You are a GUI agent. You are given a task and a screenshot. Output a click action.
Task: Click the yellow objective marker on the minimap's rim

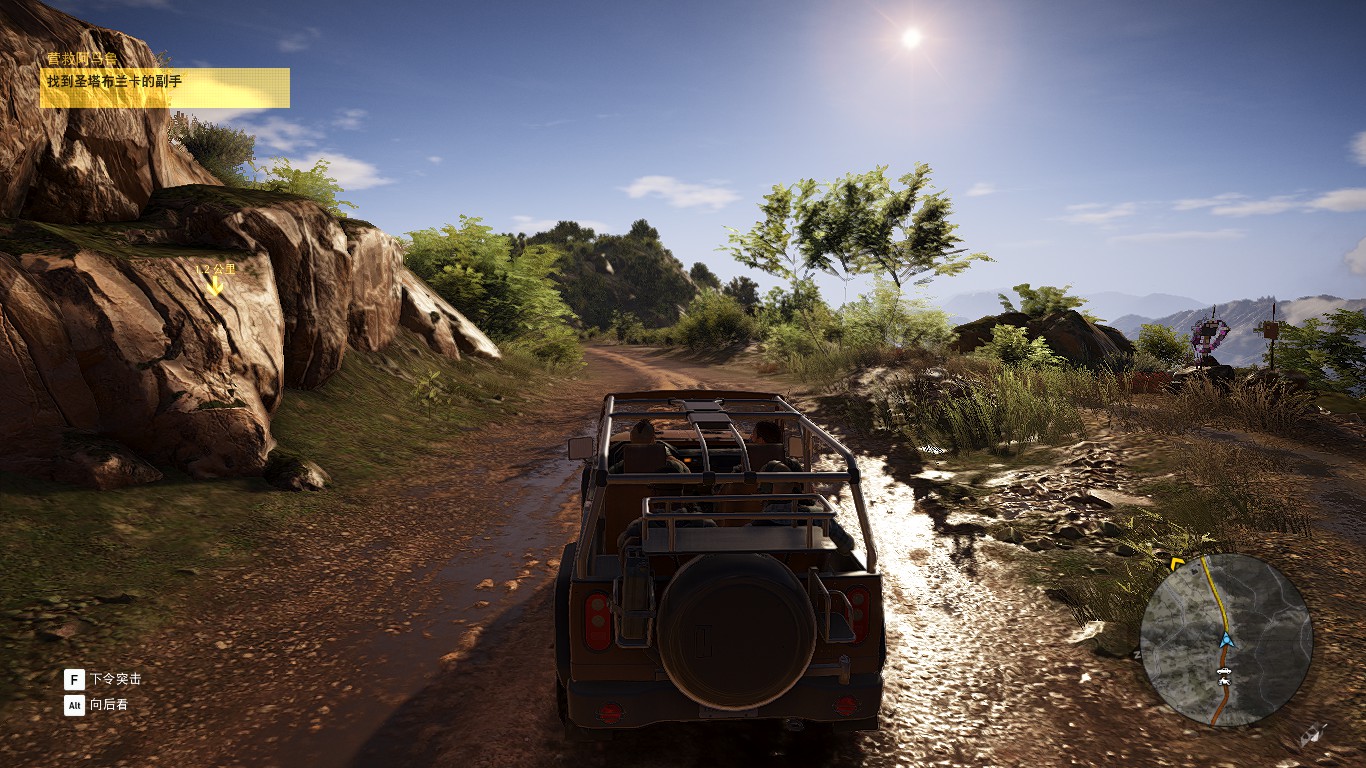(x=1177, y=564)
